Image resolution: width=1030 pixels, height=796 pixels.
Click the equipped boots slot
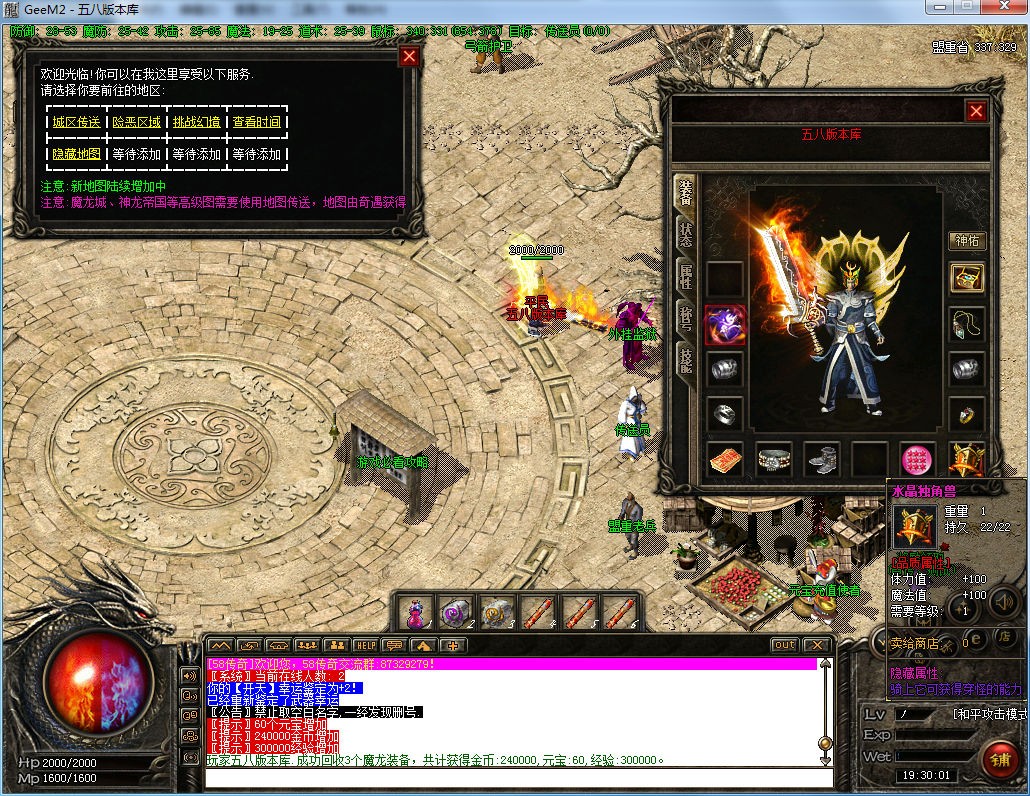coord(822,459)
